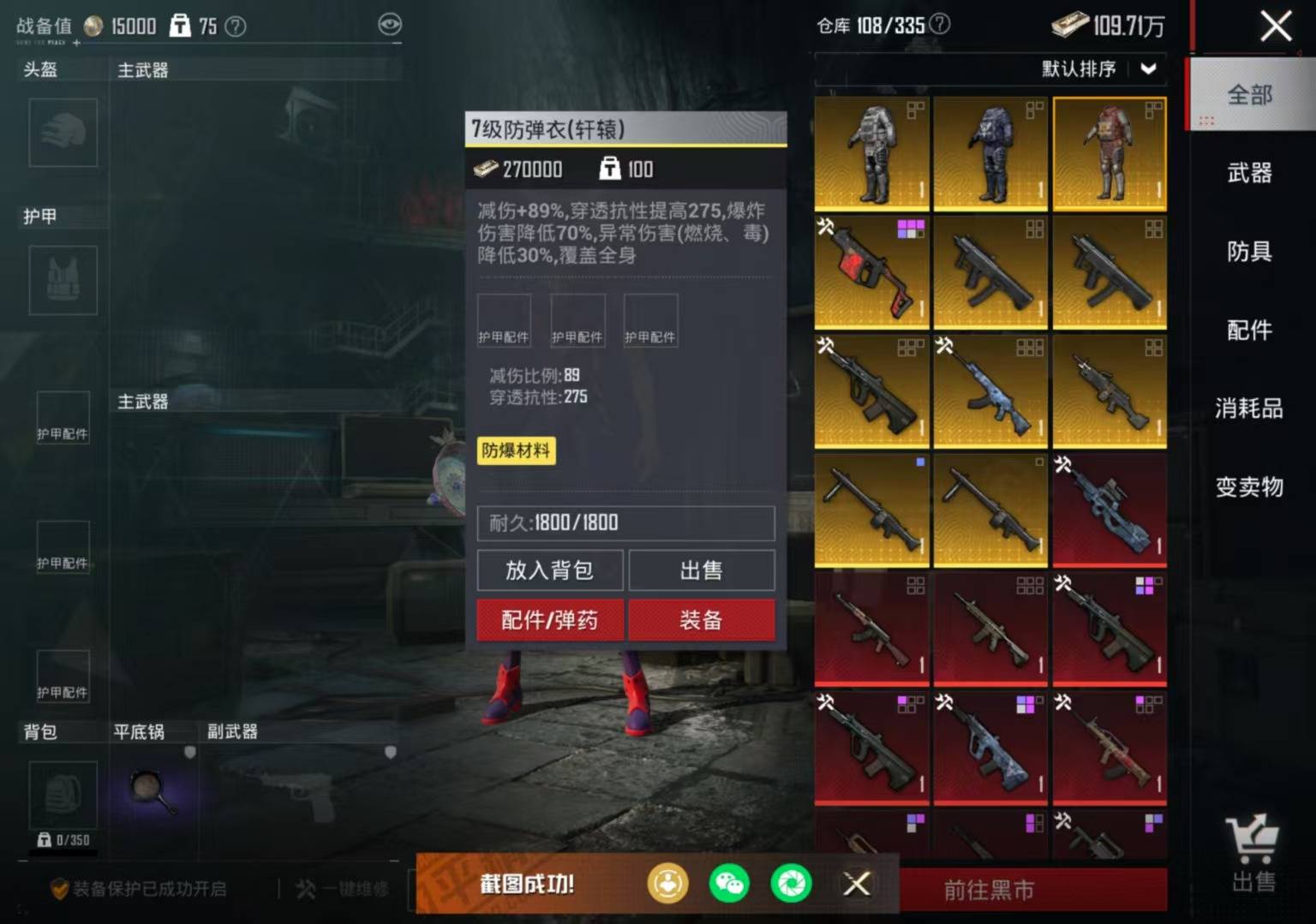The image size is (1316, 924).
Task: Switch to the 防具 armor tab
Action: [x=1249, y=252]
